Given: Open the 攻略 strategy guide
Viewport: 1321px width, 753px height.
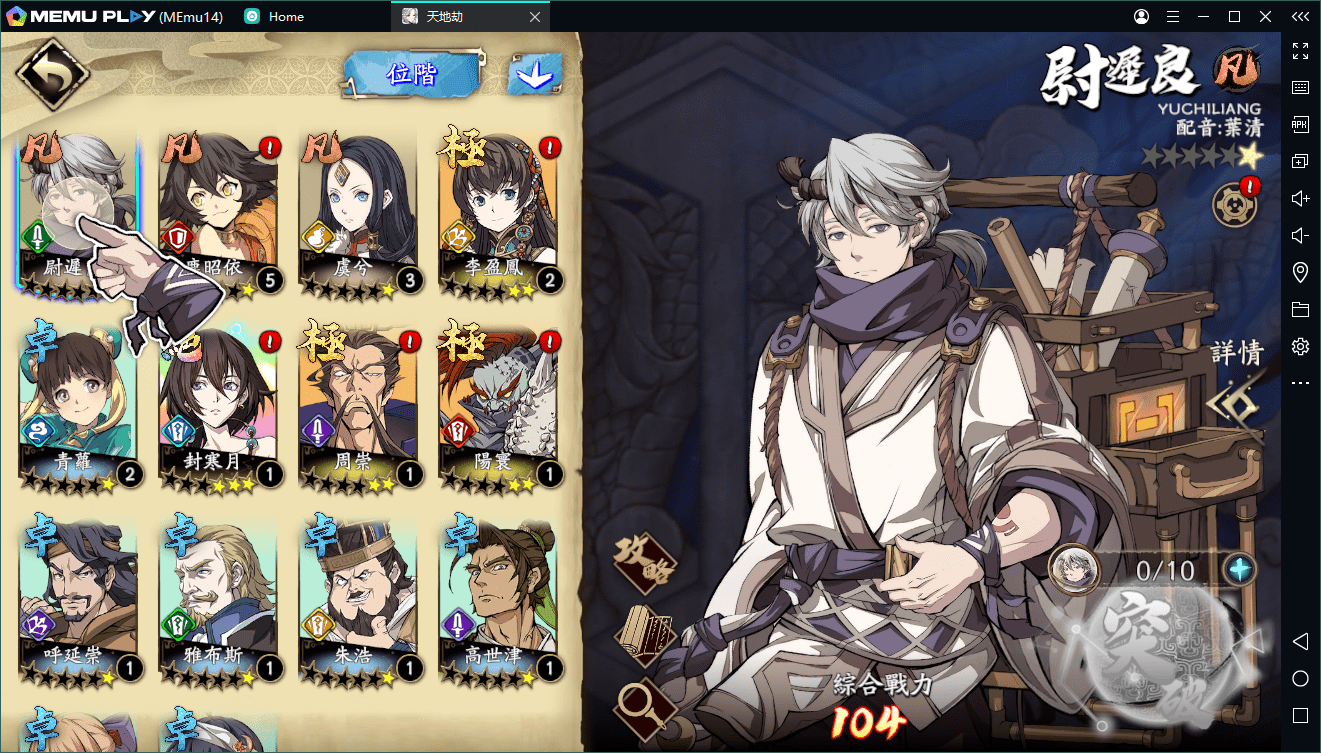Looking at the screenshot, I should click(645, 561).
